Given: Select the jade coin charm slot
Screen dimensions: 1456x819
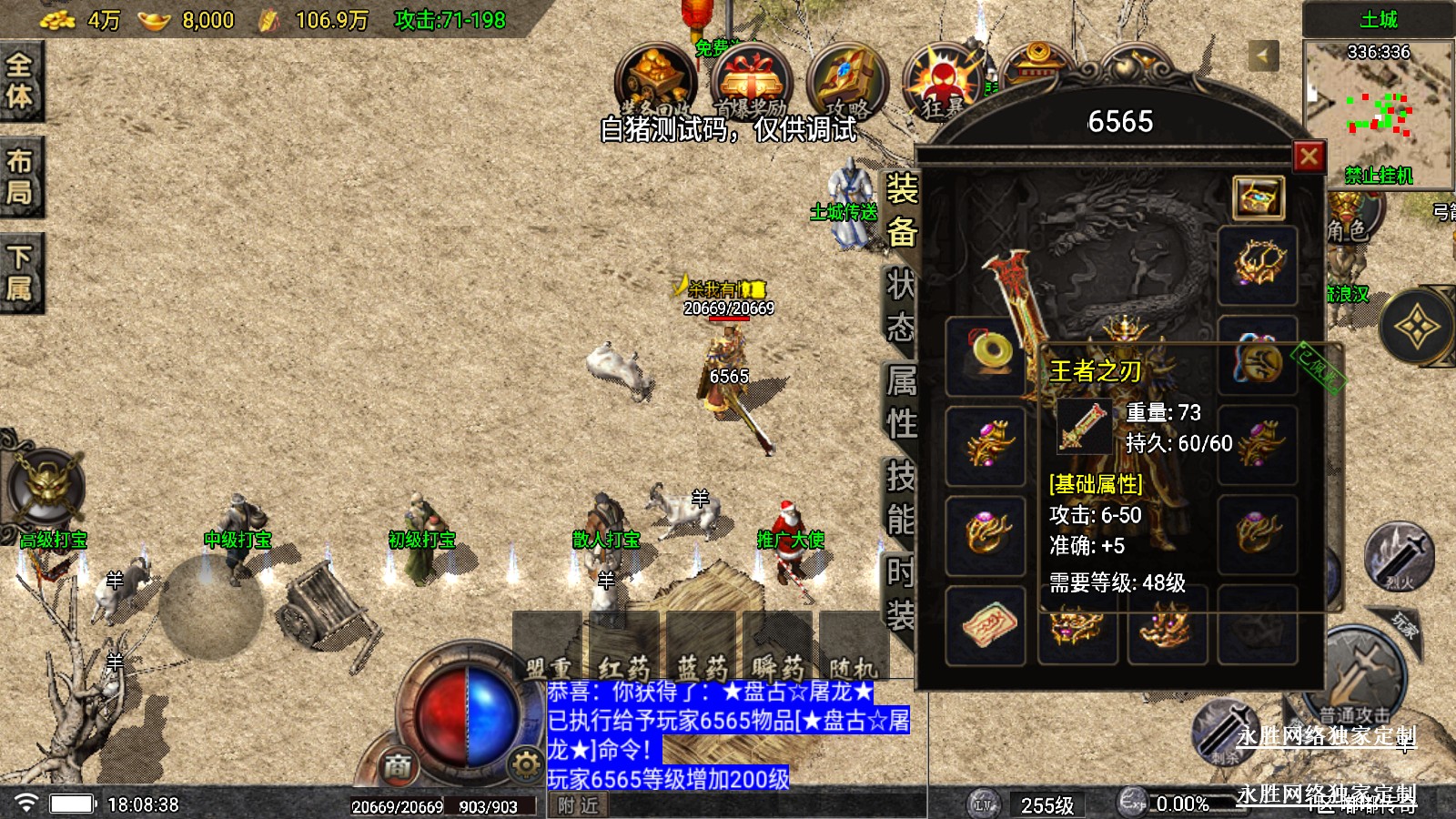Looking at the screenshot, I should [x=986, y=353].
